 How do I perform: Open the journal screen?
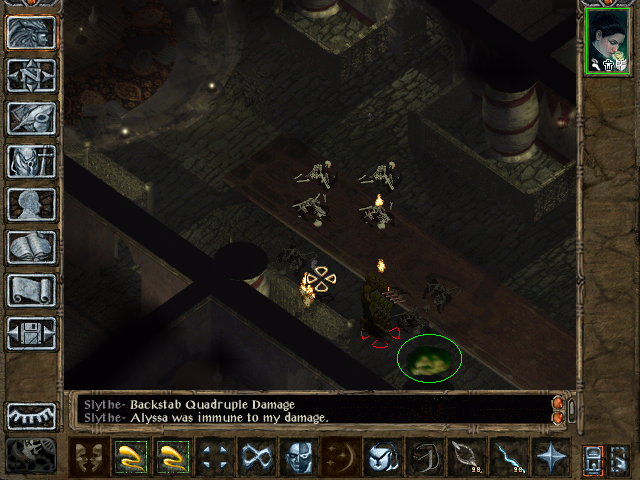click(x=32, y=118)
